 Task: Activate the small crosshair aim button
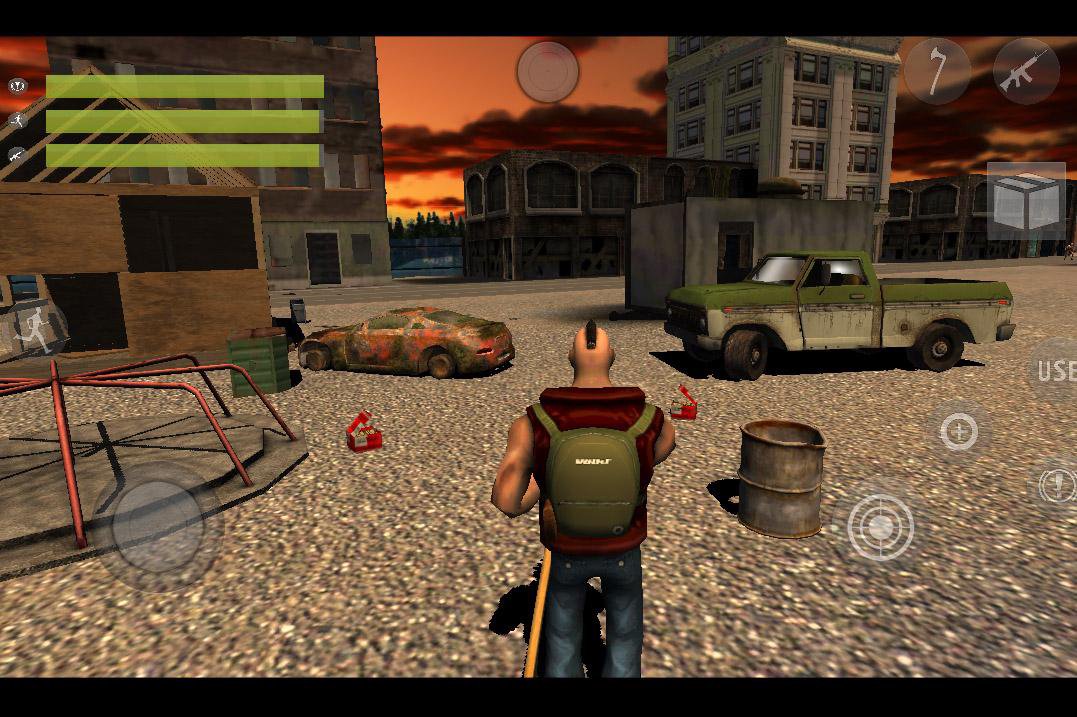(959, 432)
